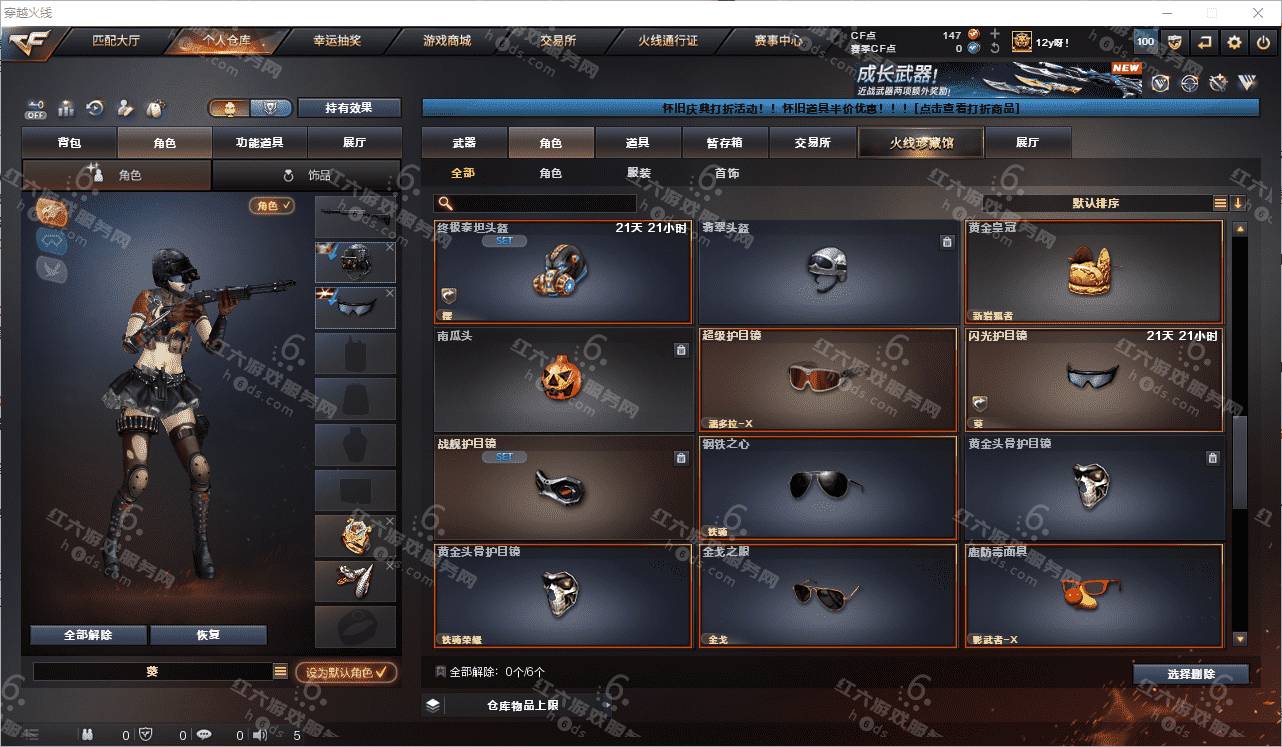Go to 幸运抽奖 lucky draw
Image resolution: width=1282 pixels, height=747 pixels.
tap(337, 42)
